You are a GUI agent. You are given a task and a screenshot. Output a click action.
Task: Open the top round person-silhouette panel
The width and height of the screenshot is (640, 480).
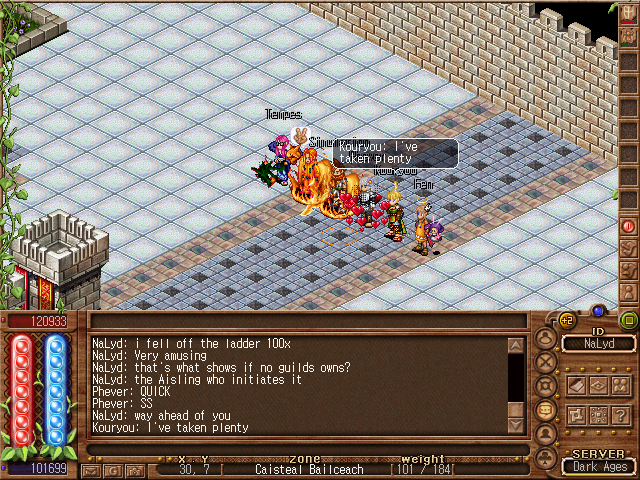[x=546, y=337]
